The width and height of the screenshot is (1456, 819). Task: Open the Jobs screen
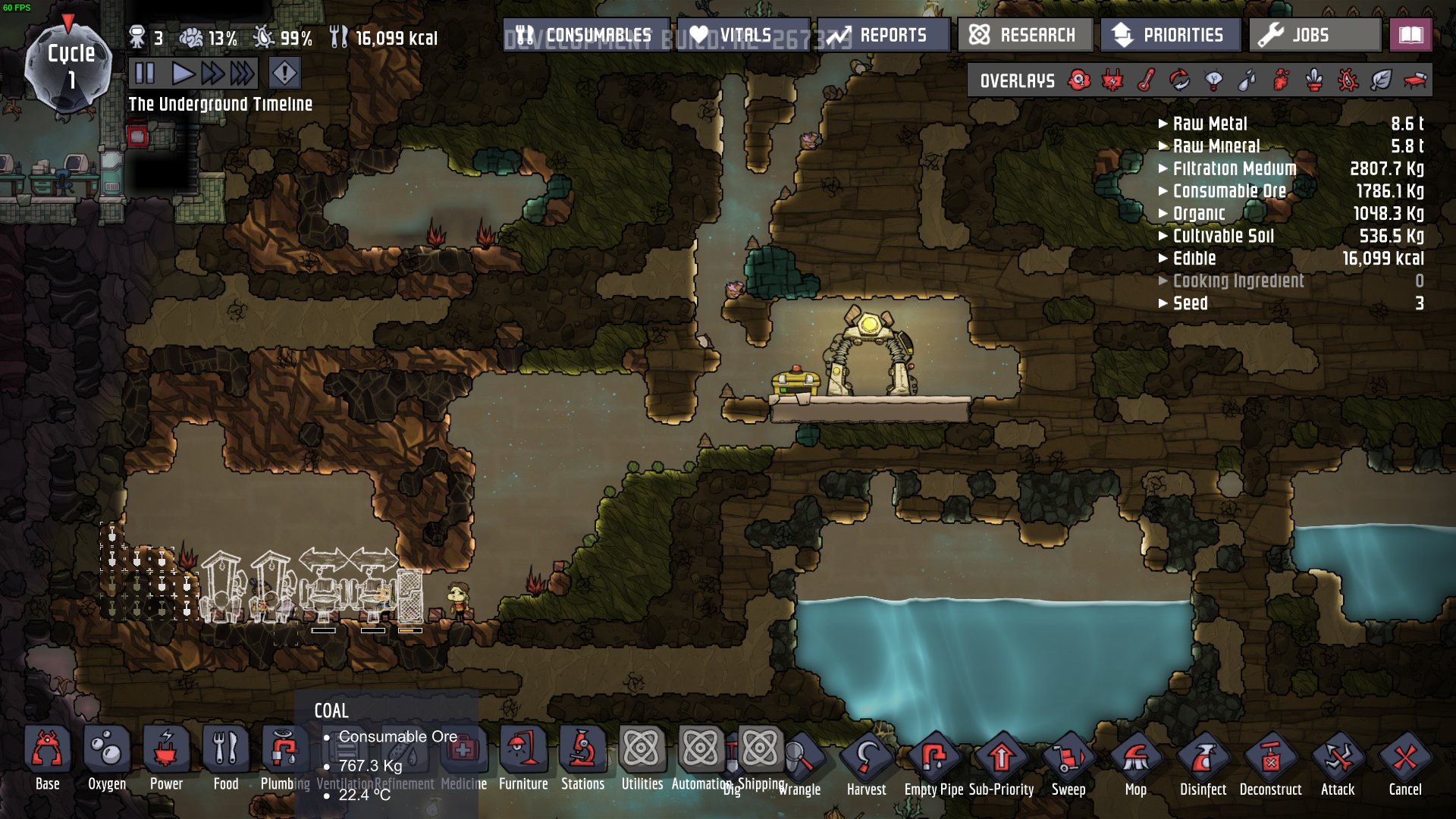pos(1314,35)
